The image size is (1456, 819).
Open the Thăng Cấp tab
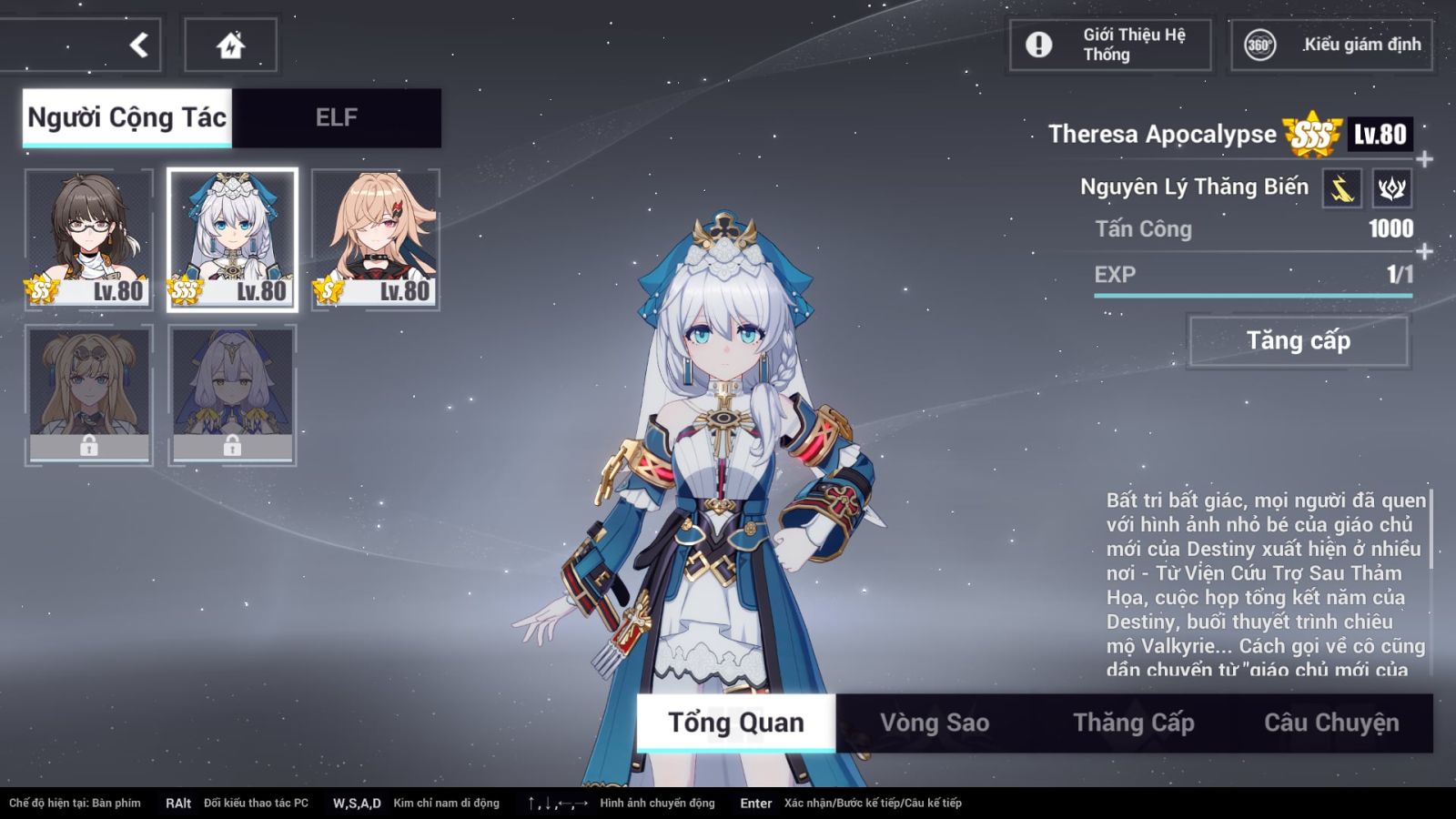(1134, 723)
